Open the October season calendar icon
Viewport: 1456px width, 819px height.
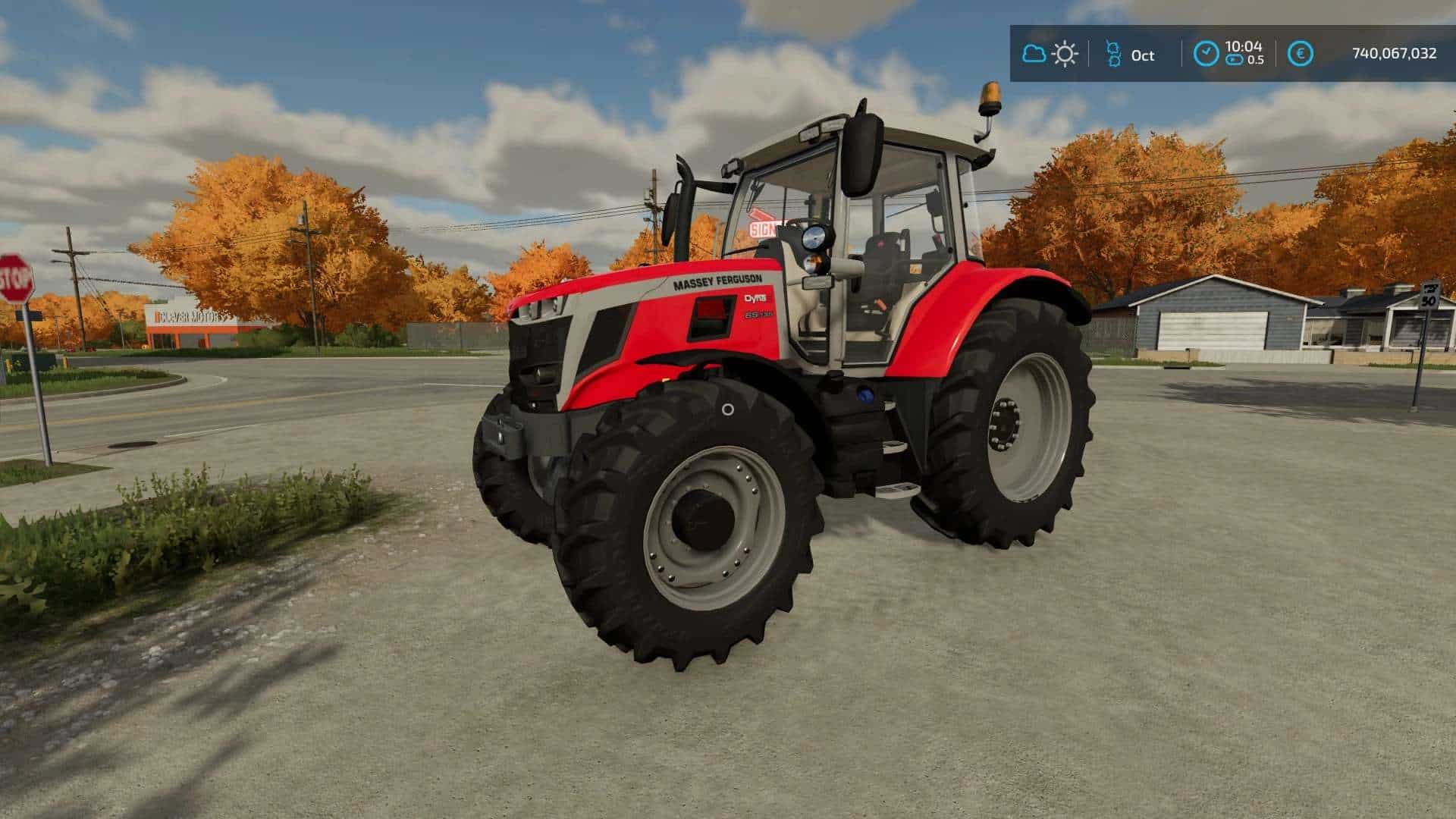1113,54
